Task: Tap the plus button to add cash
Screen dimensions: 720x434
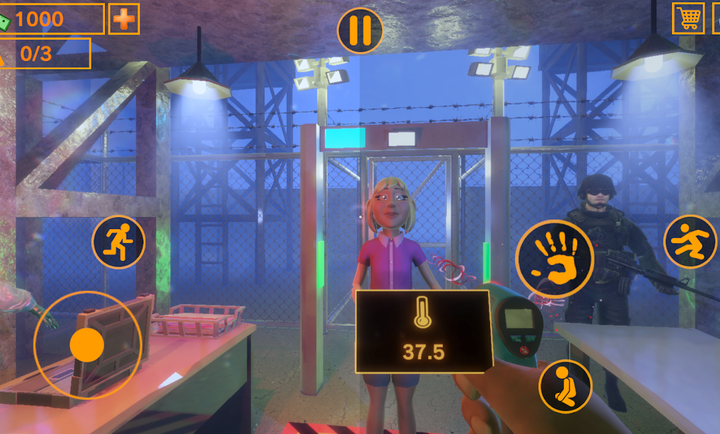Action: pos(124,19)
